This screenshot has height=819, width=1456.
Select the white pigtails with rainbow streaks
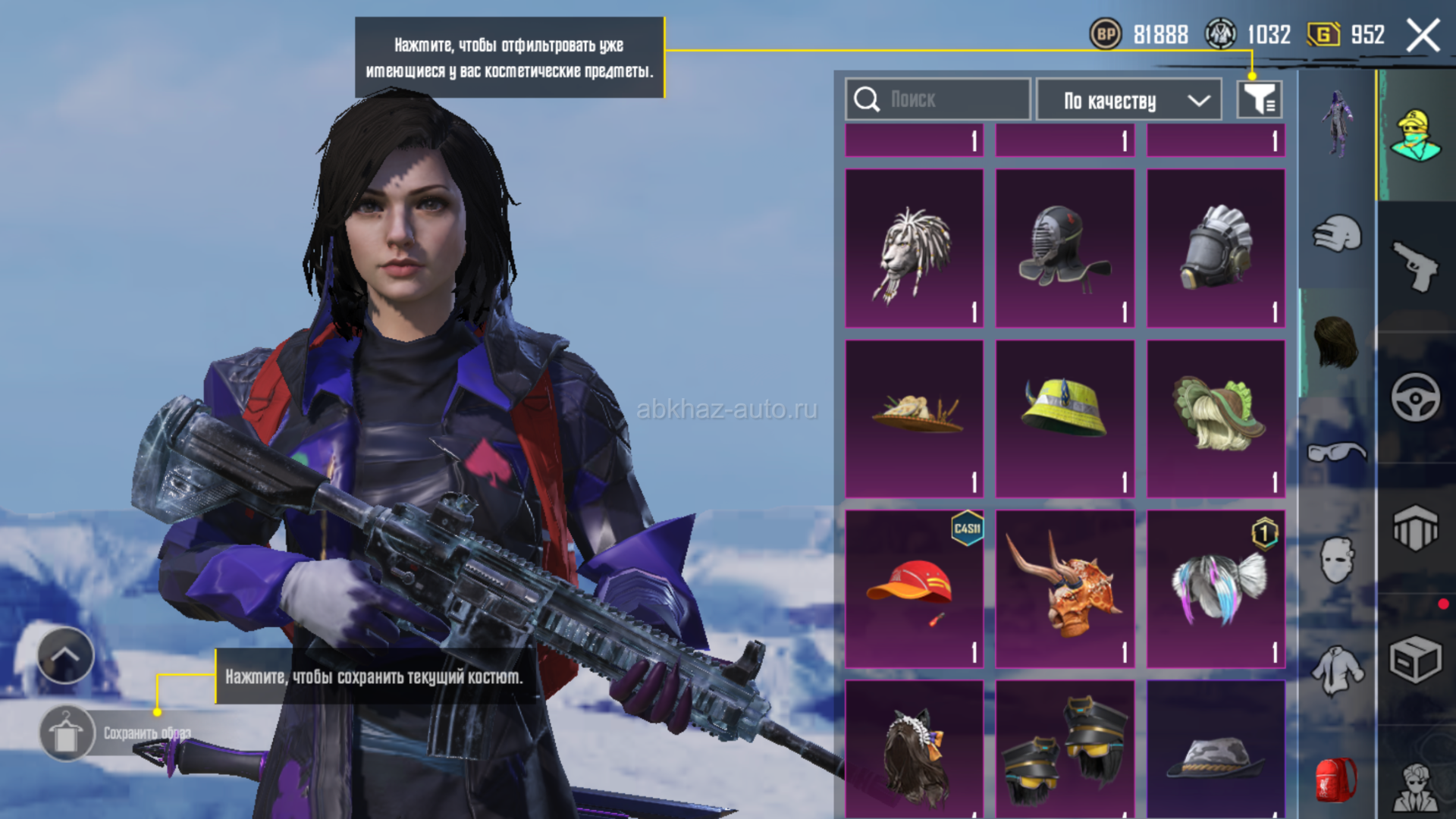pyautogui.click(x=1215, y=588)
